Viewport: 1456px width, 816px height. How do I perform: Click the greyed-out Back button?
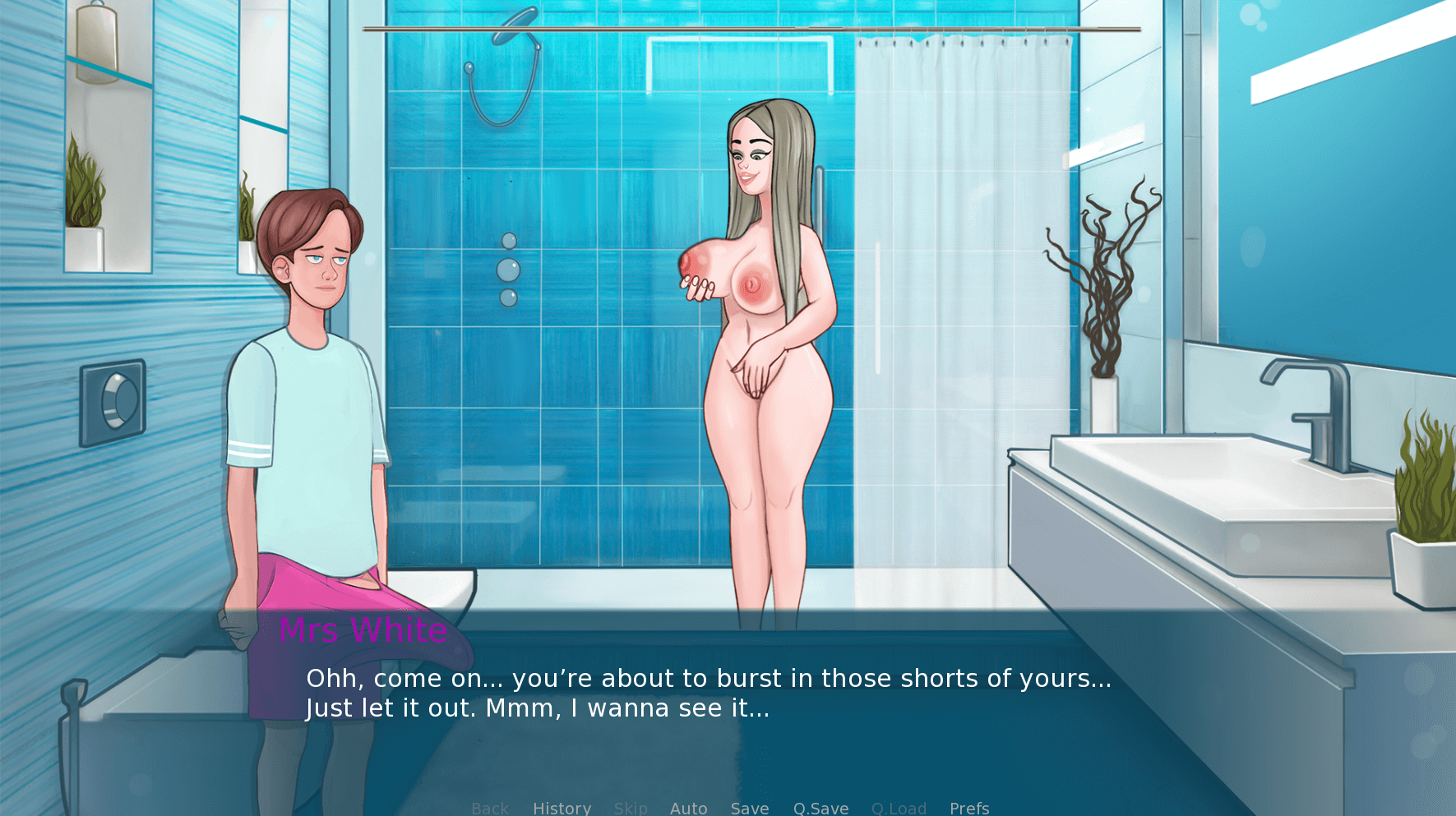490,808
